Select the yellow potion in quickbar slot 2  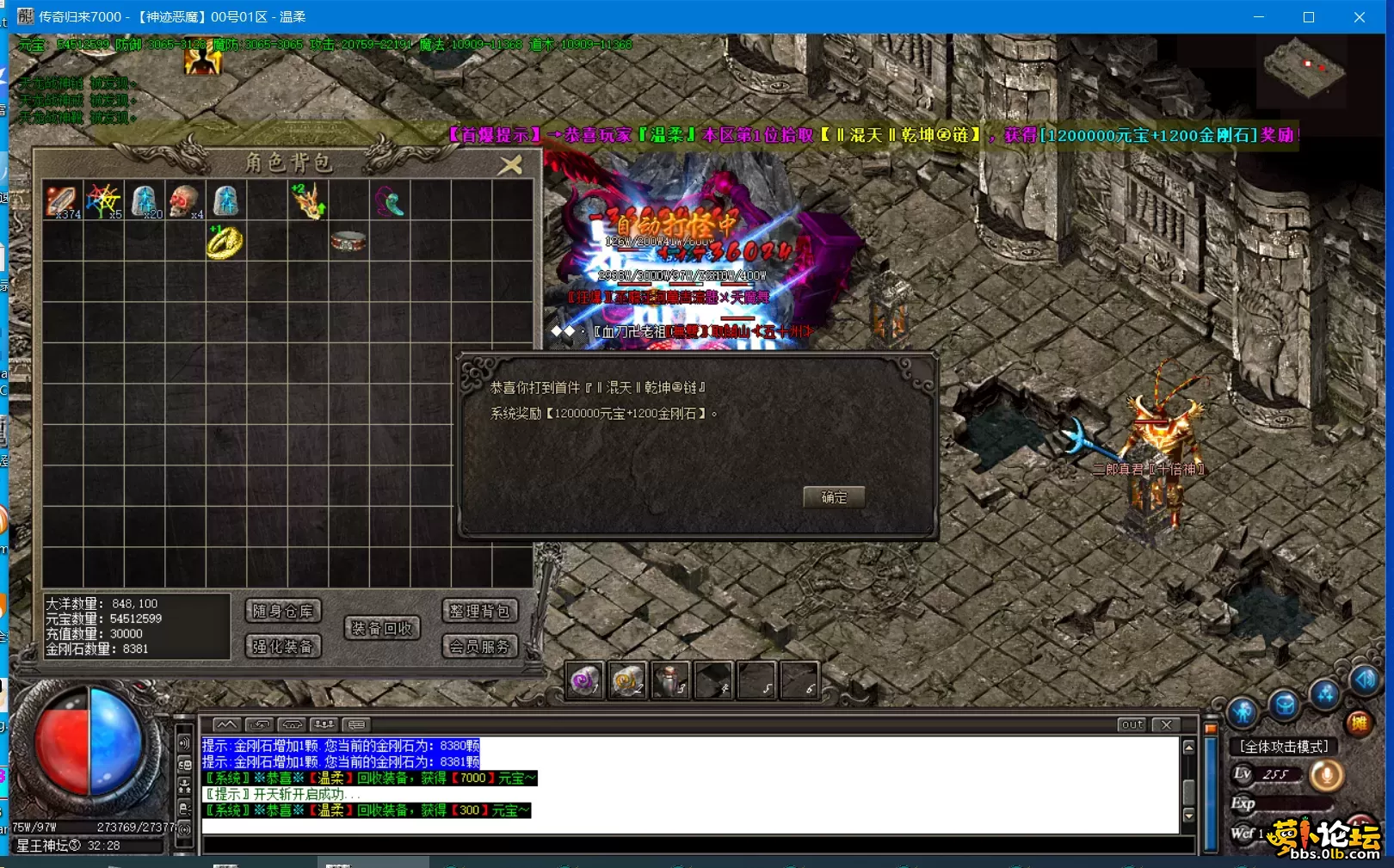(629, 680)
